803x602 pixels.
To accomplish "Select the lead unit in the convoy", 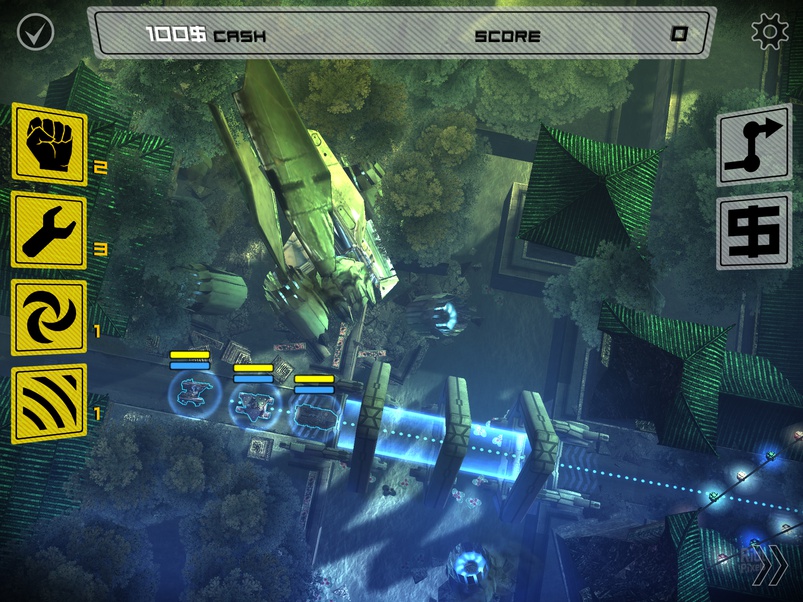I will tap(315, 408).
